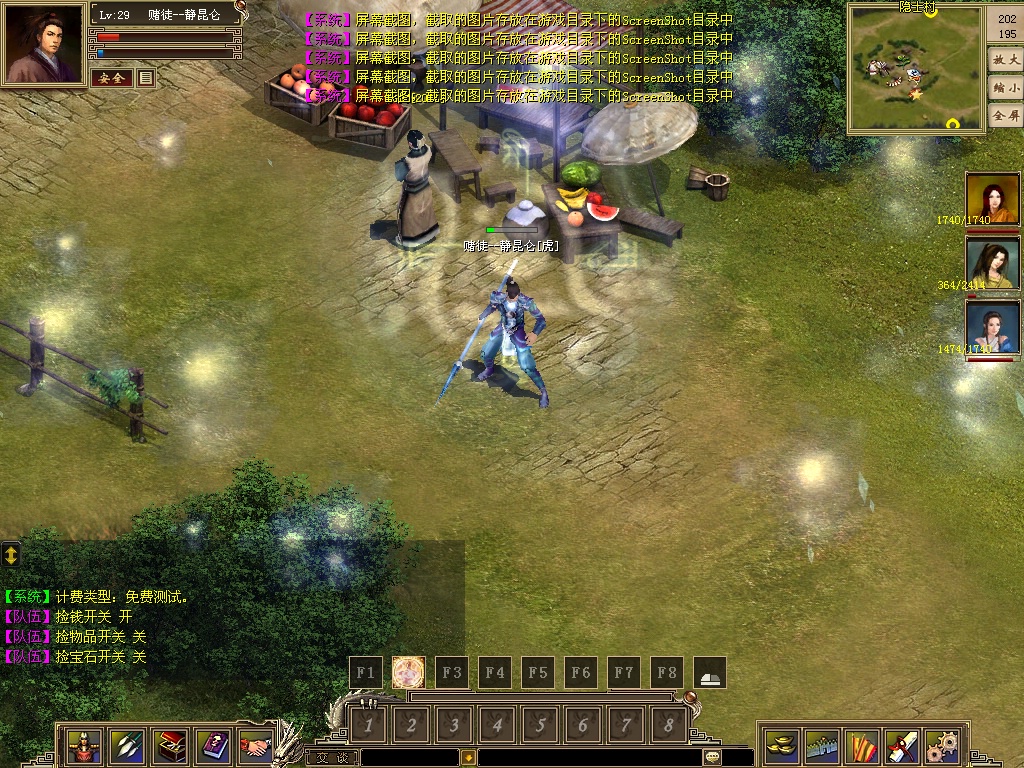Activate the skill in the F2 slot
Image resolution: width=1024 pixels, height=768 pixels.
[x=408, y=673]
